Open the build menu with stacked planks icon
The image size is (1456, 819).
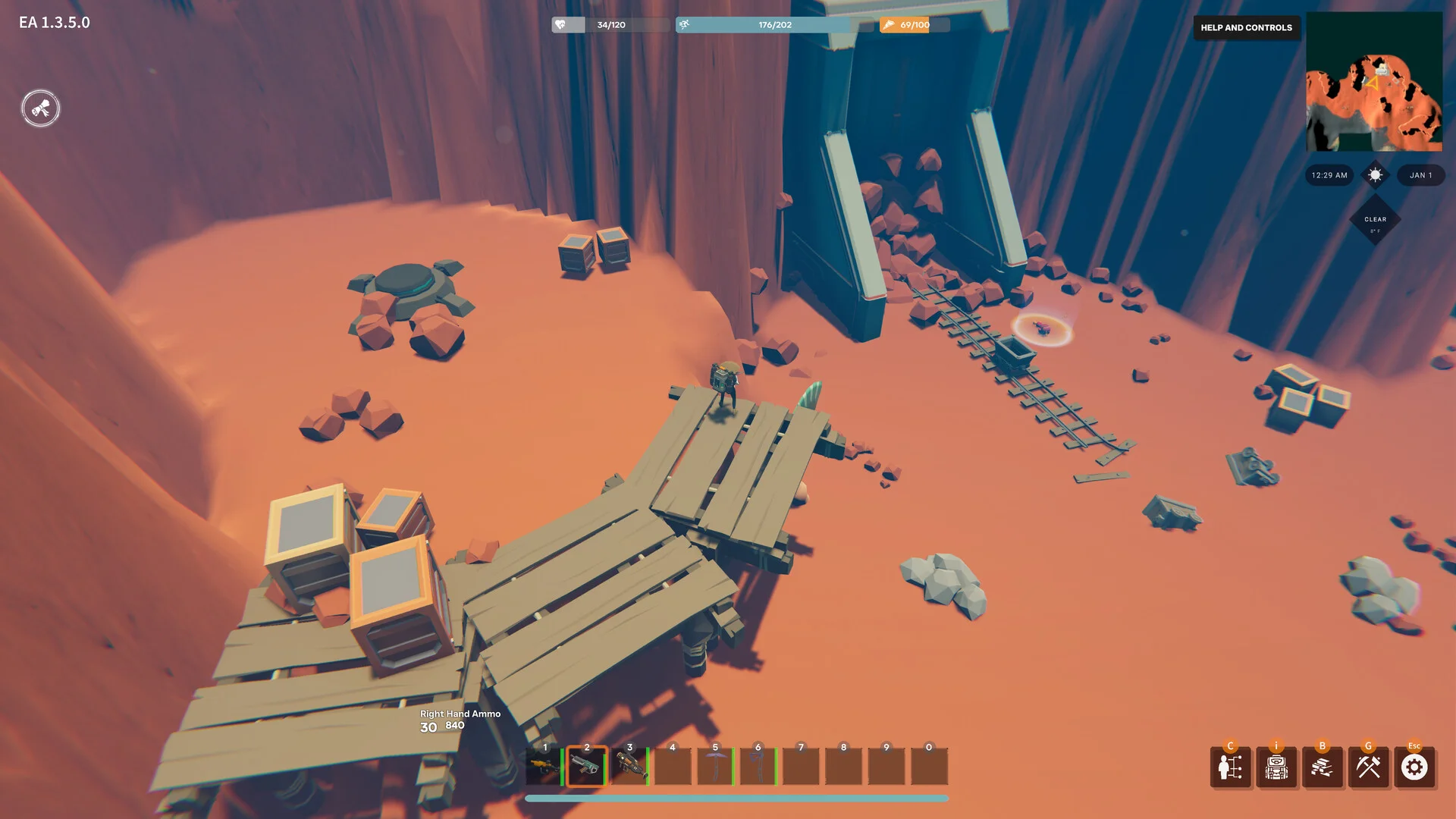pyautogui.click(x=1323, y=767)
